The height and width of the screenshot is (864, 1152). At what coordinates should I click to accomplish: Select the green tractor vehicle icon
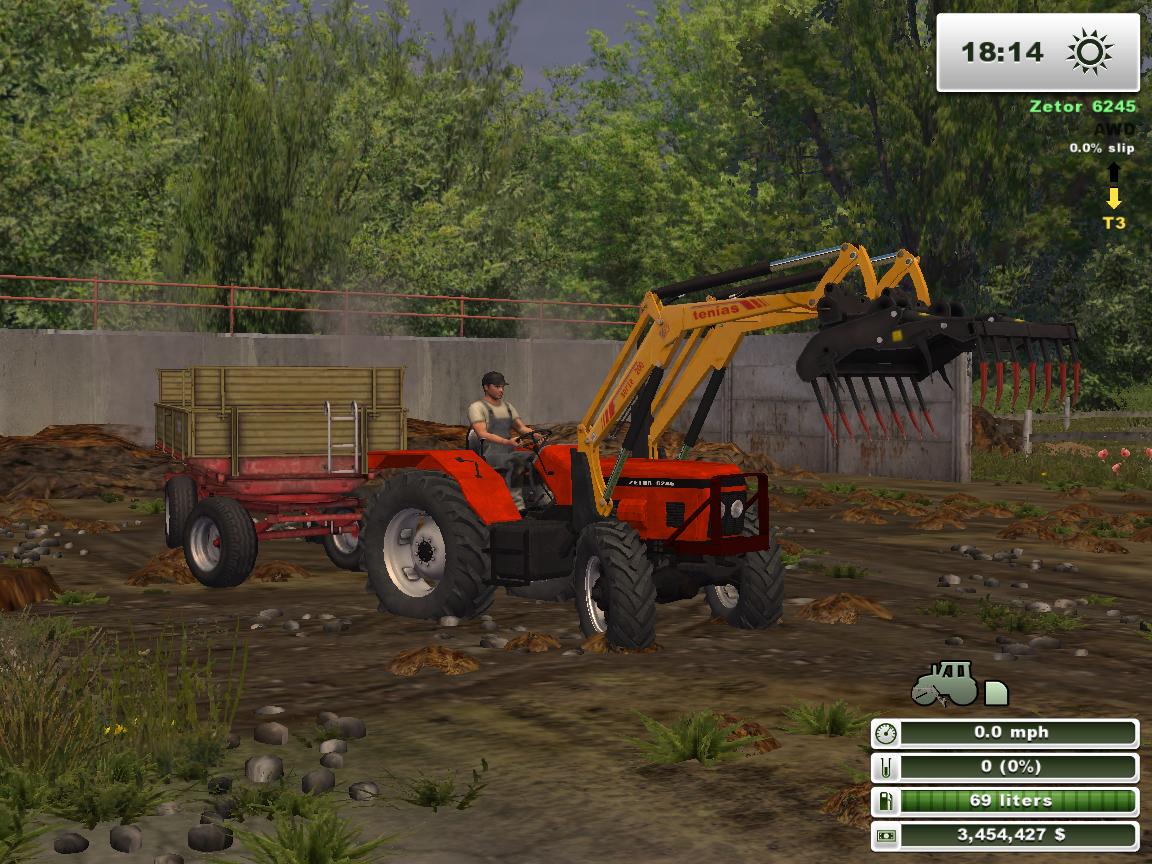point(944,684)
